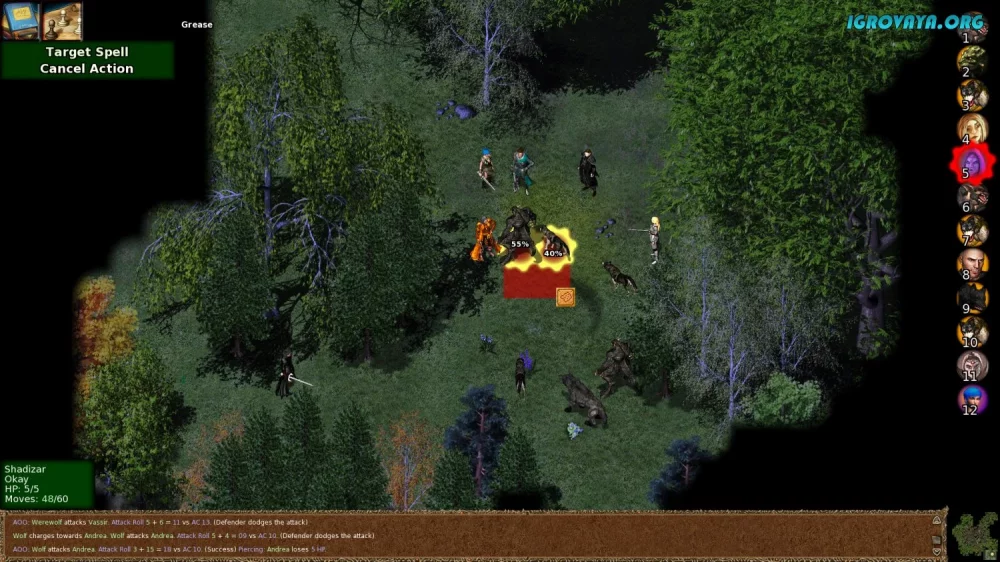Image resolution: width=1000 pixels, height=562 pixels.
Task: Select initiative portrait number 2
Action: pyautogui.click(x=972, y=60)
